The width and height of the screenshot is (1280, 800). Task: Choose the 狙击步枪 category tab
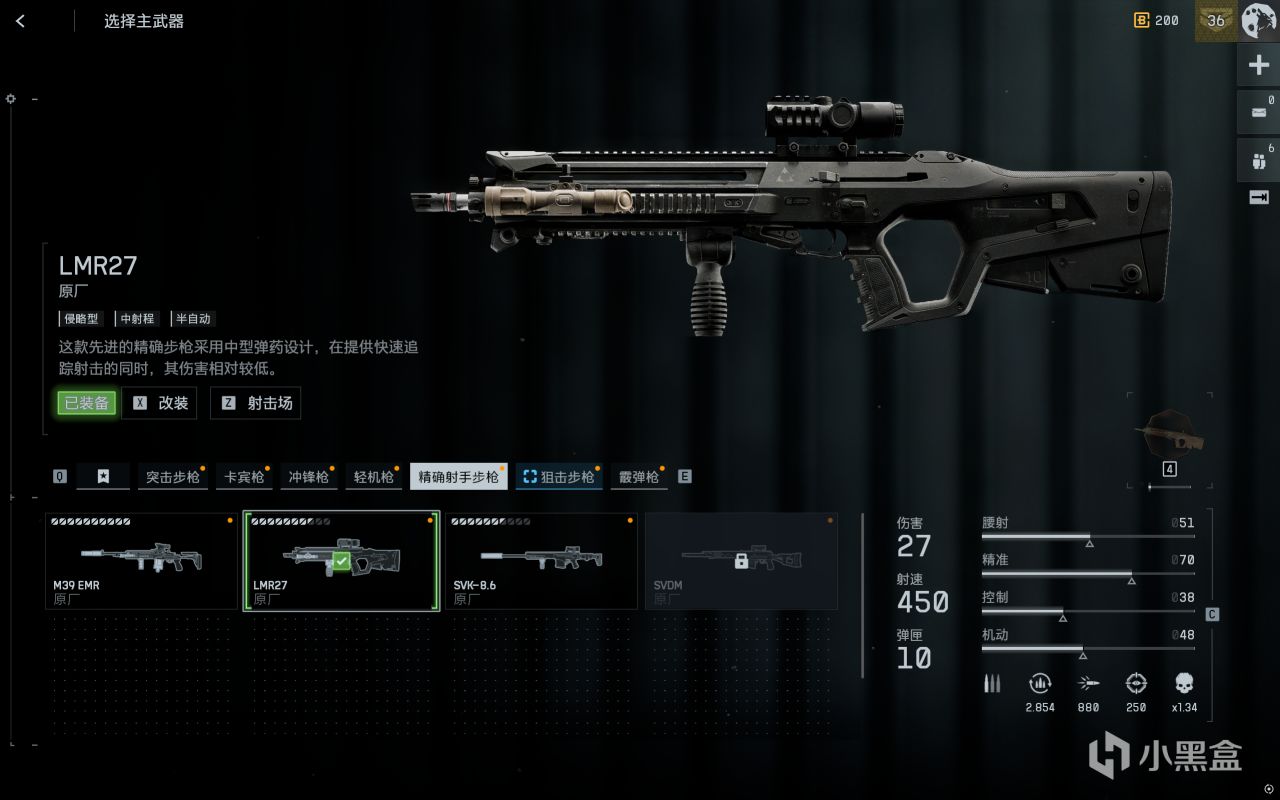pyautogui.click(x=559, y=477)
